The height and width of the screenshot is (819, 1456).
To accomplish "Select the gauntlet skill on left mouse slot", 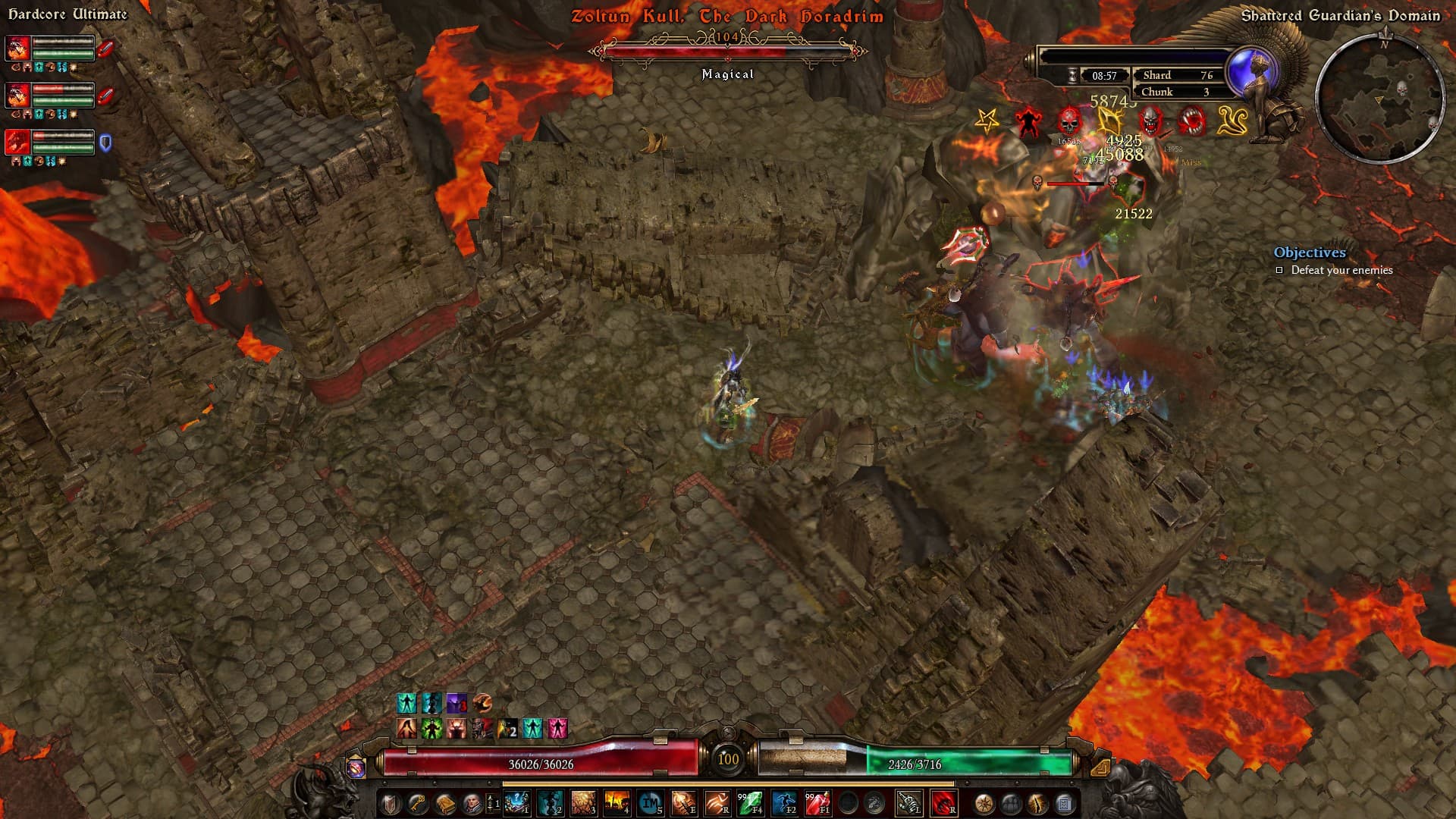I will 909,802.
